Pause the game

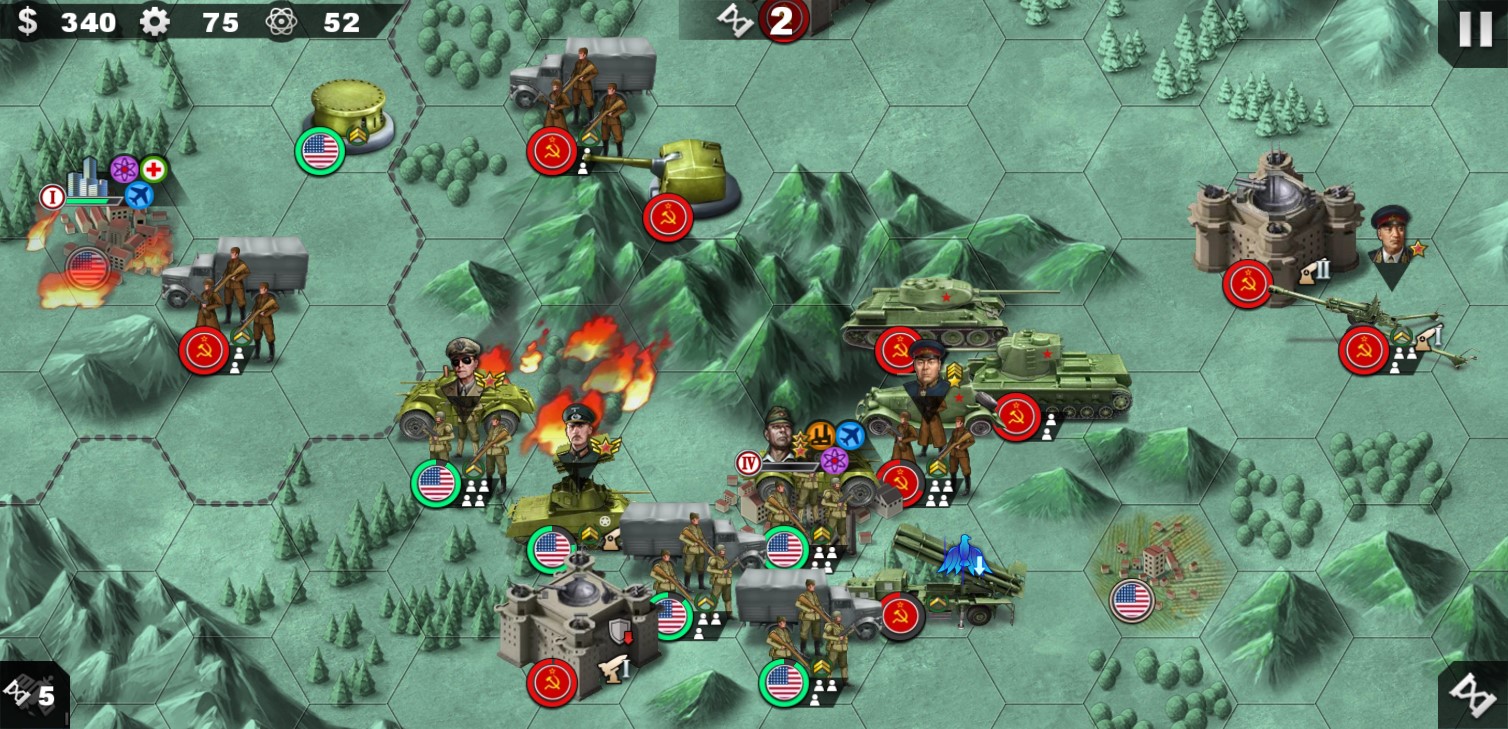coord(1475,29)
